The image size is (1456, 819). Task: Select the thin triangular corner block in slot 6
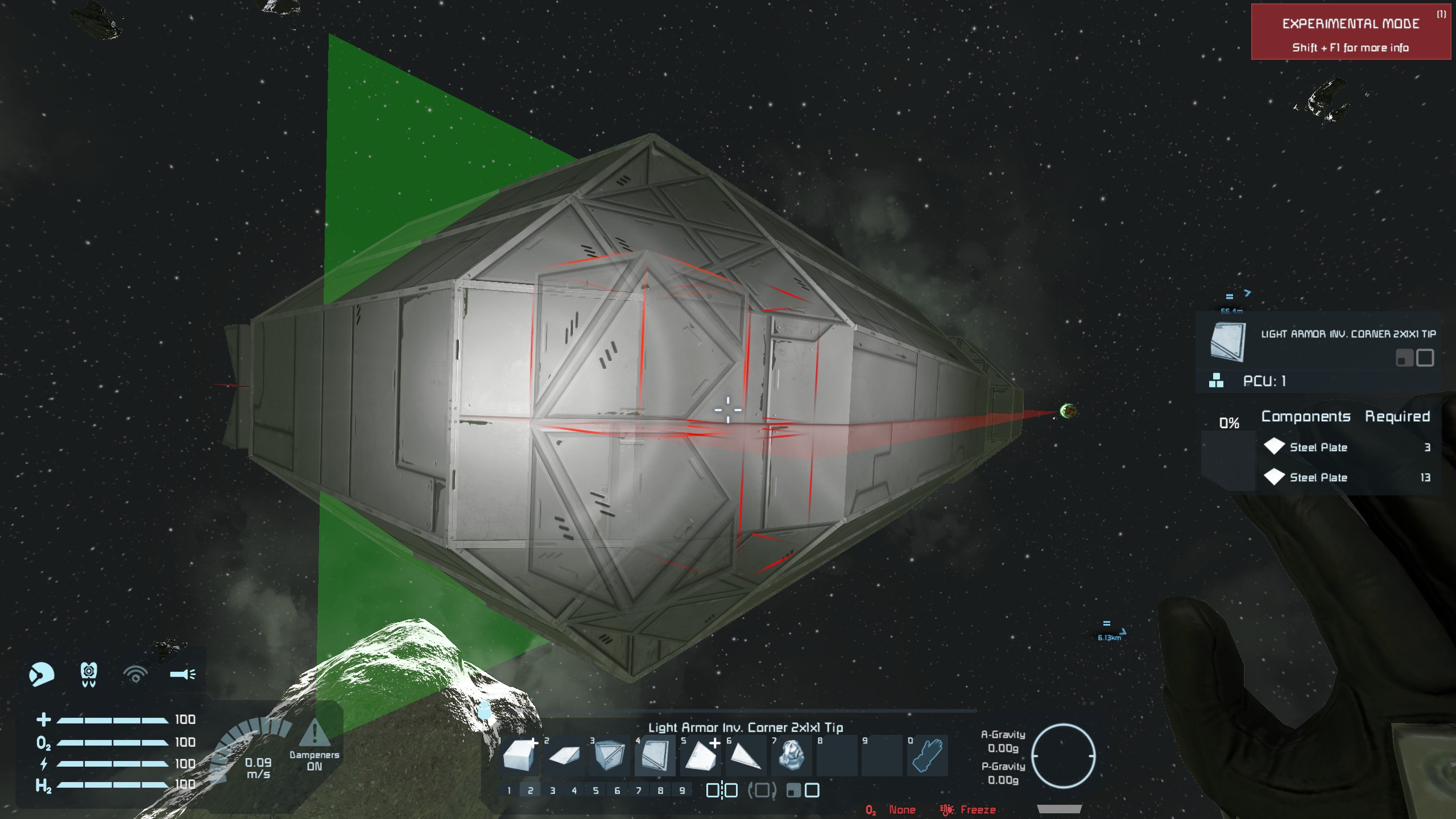coord(746,756)
